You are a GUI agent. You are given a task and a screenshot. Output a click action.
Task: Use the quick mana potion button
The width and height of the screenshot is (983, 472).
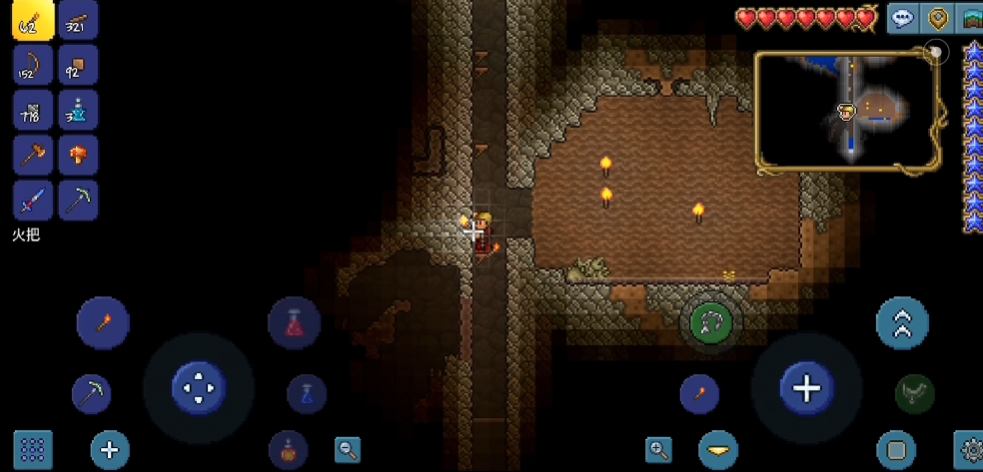point(307,394)
